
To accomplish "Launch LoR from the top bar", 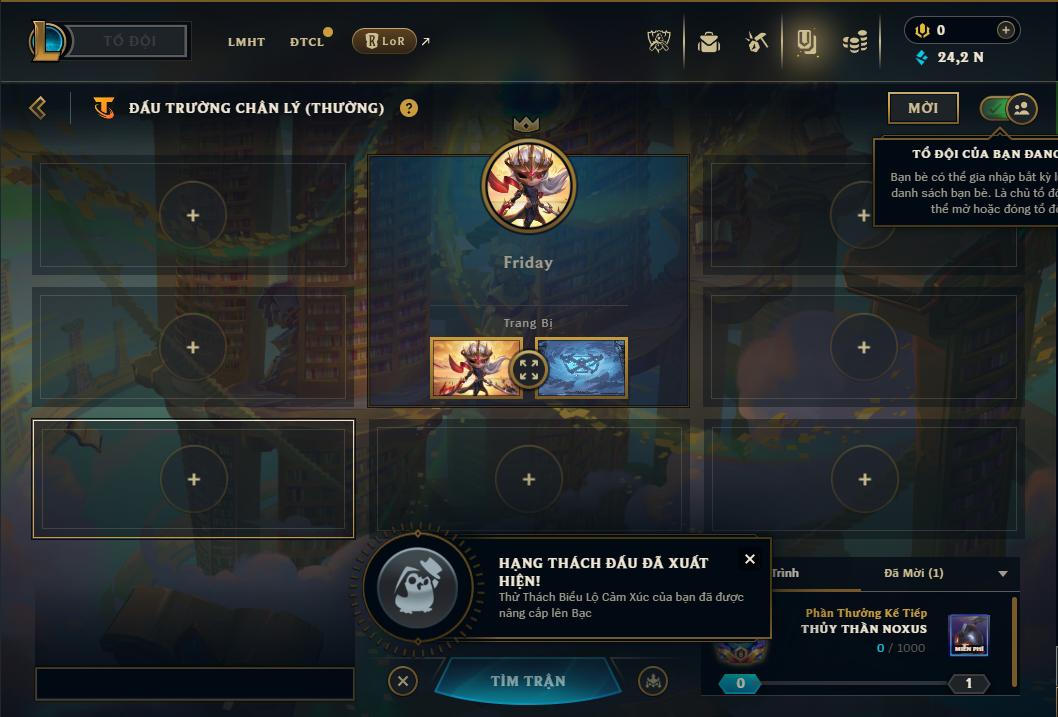I will (x=385, y=41).
